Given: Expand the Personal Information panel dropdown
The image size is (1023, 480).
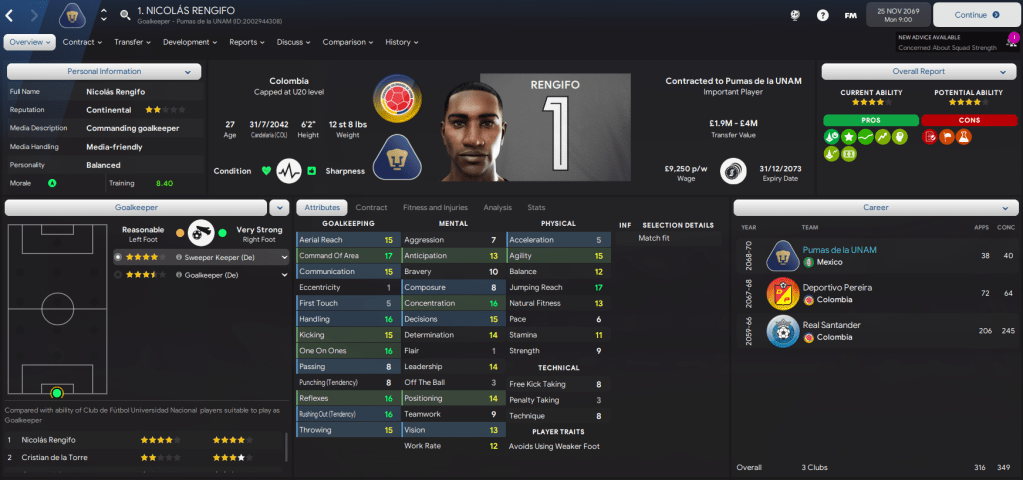Looking at the screenshot, I should click(188, 72).
